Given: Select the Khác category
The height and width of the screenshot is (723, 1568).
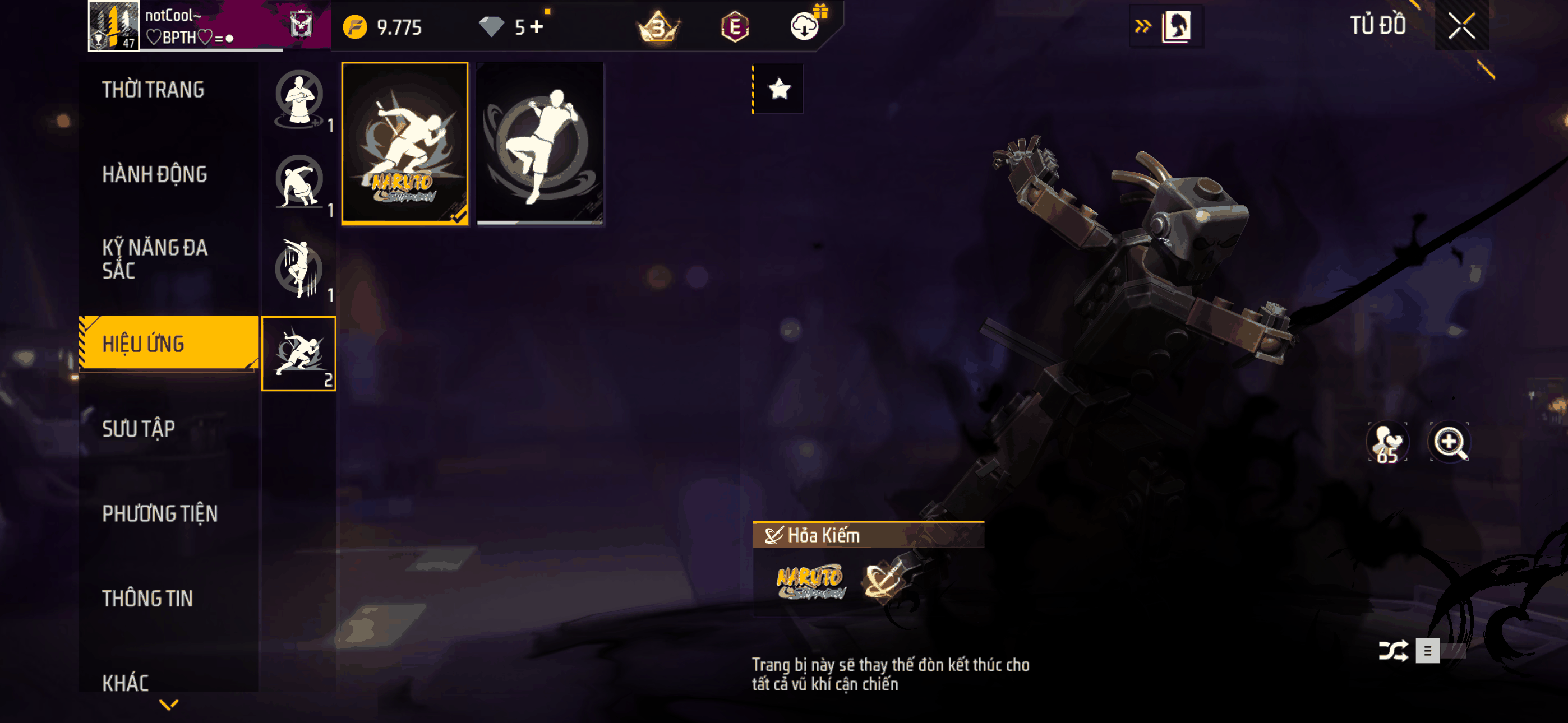Looking at the screenshot, I should click(x=126, y=682).
